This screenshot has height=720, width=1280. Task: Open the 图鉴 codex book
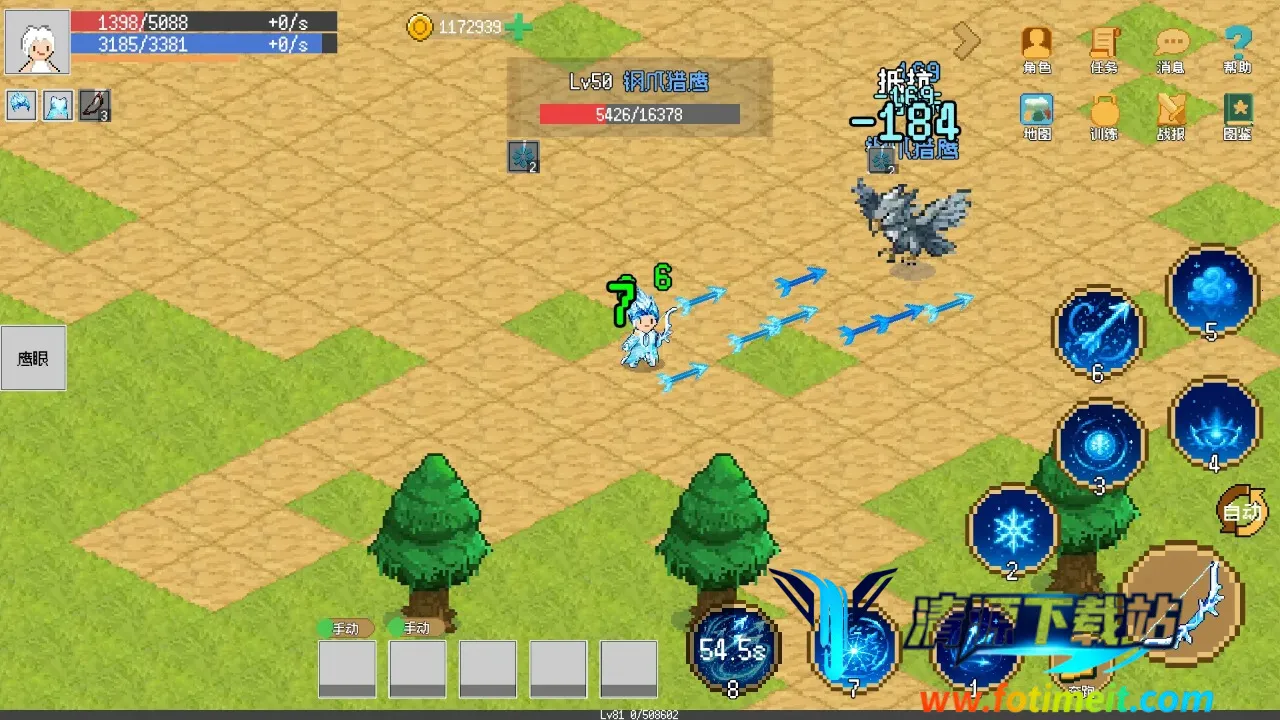1238,114
